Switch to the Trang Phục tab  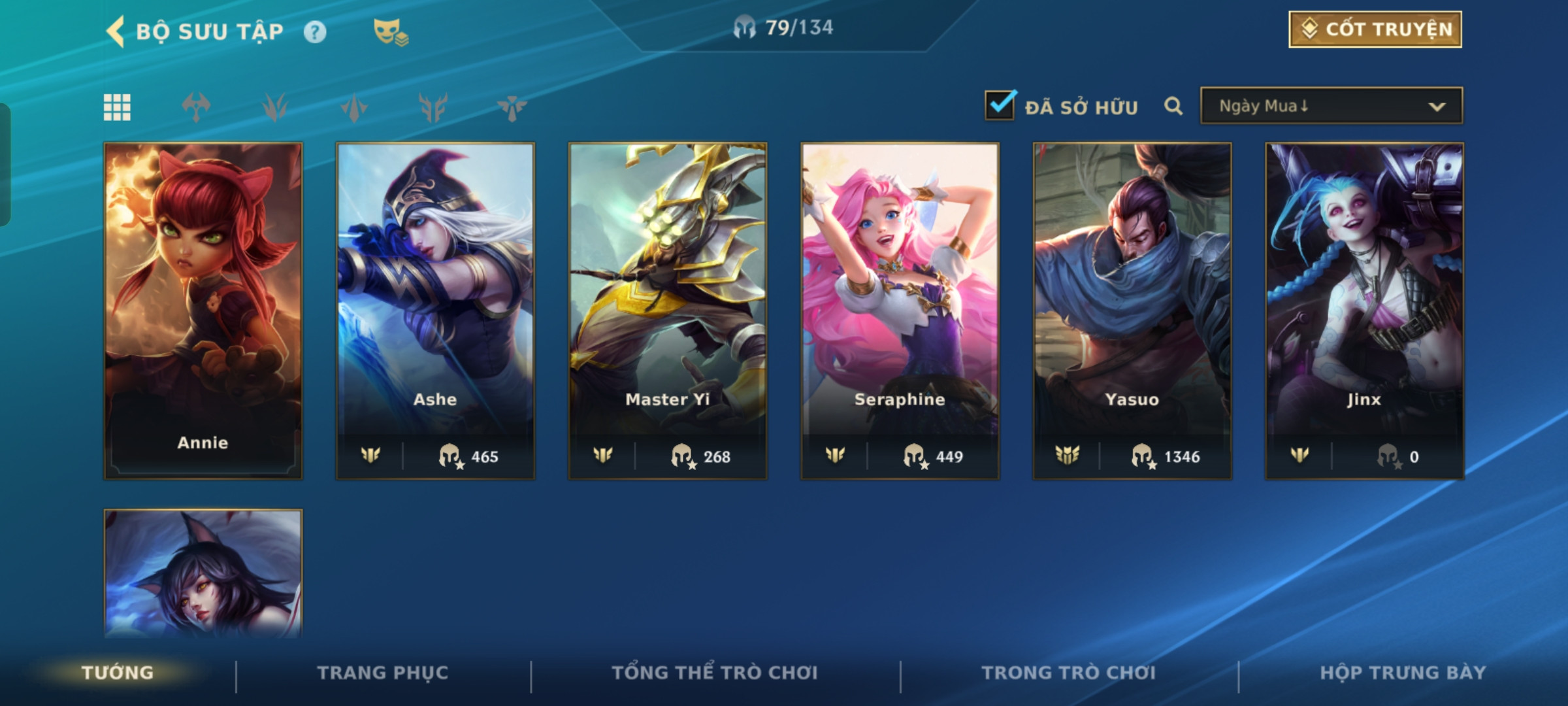click(383, 673)
